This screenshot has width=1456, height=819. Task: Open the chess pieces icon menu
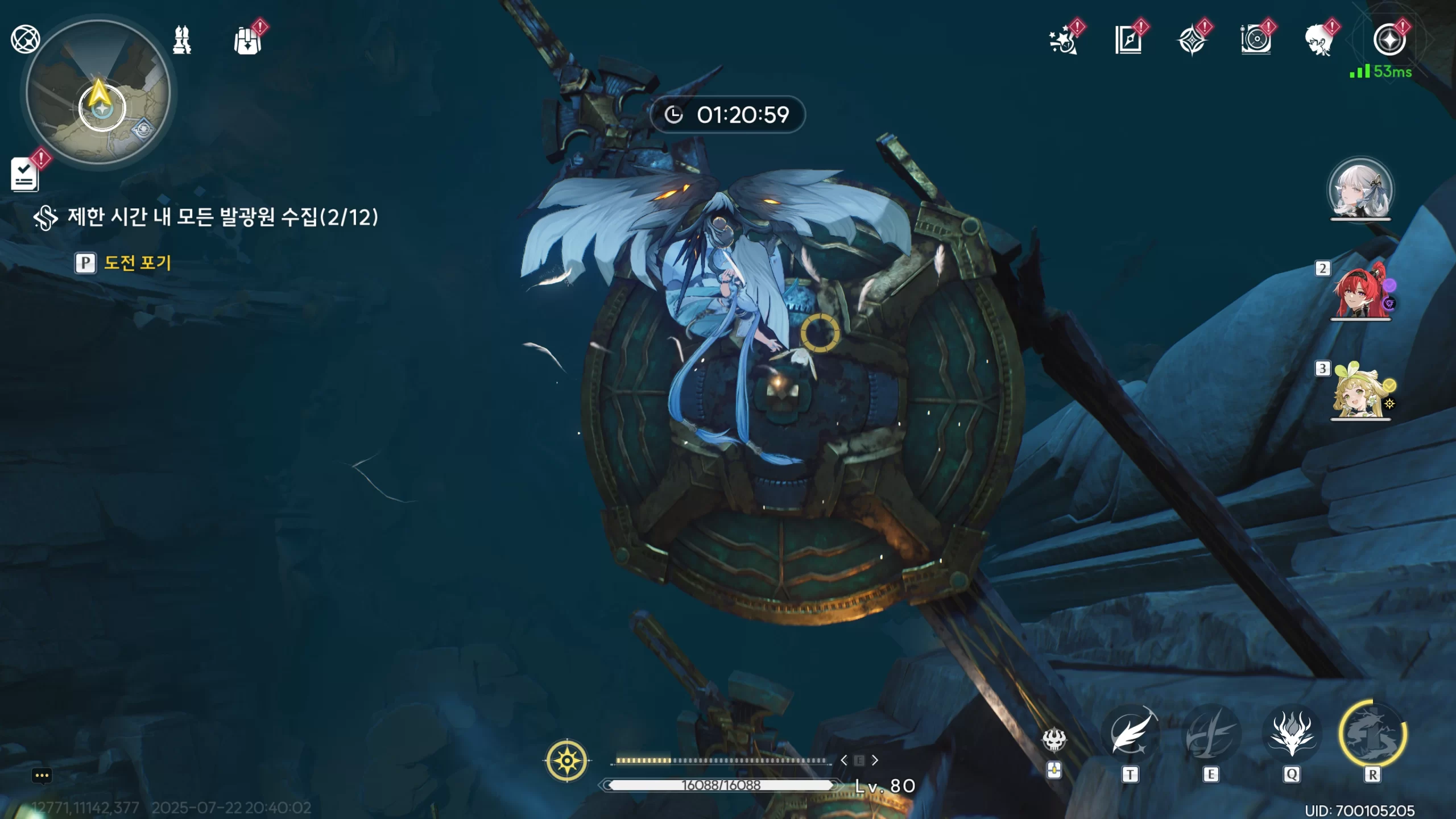182,40
